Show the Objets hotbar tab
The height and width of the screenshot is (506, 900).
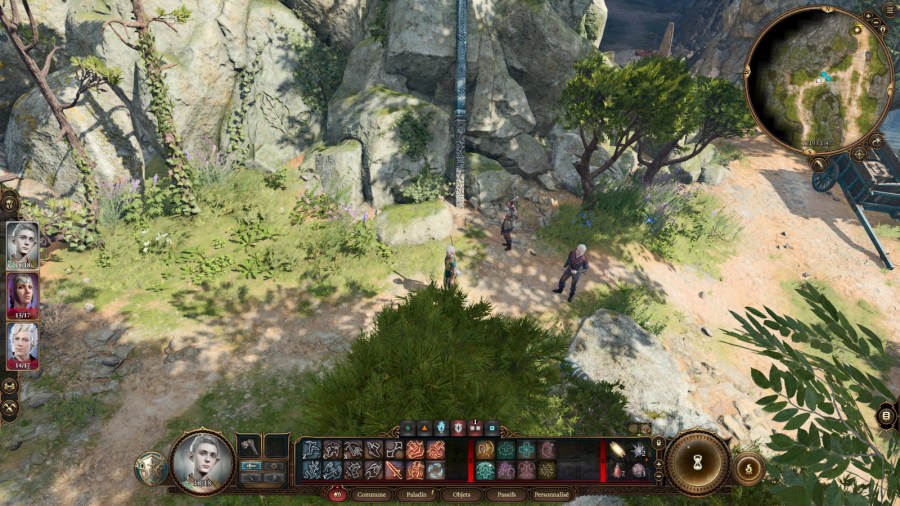462,494
